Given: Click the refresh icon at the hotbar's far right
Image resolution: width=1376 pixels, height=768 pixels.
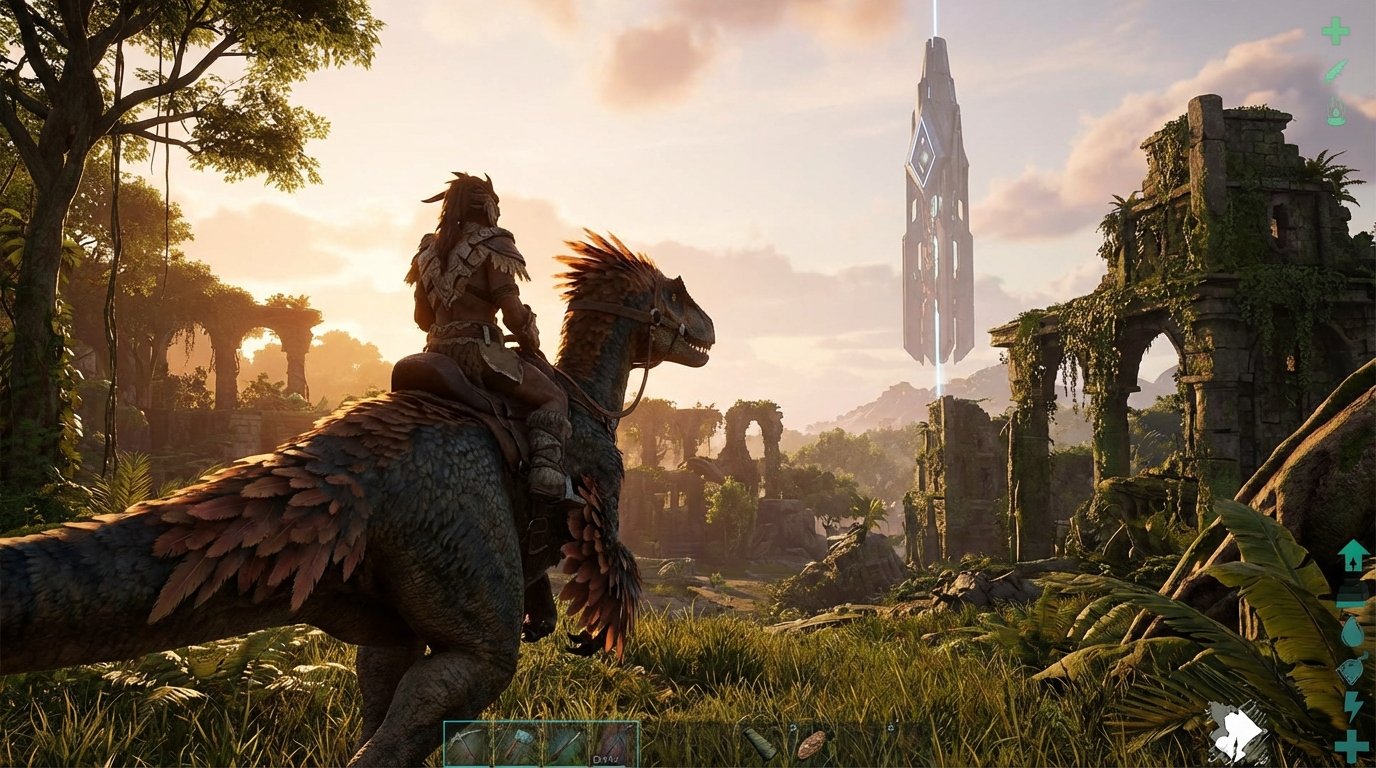Looking at the screenshot, I should click(889, 726).
